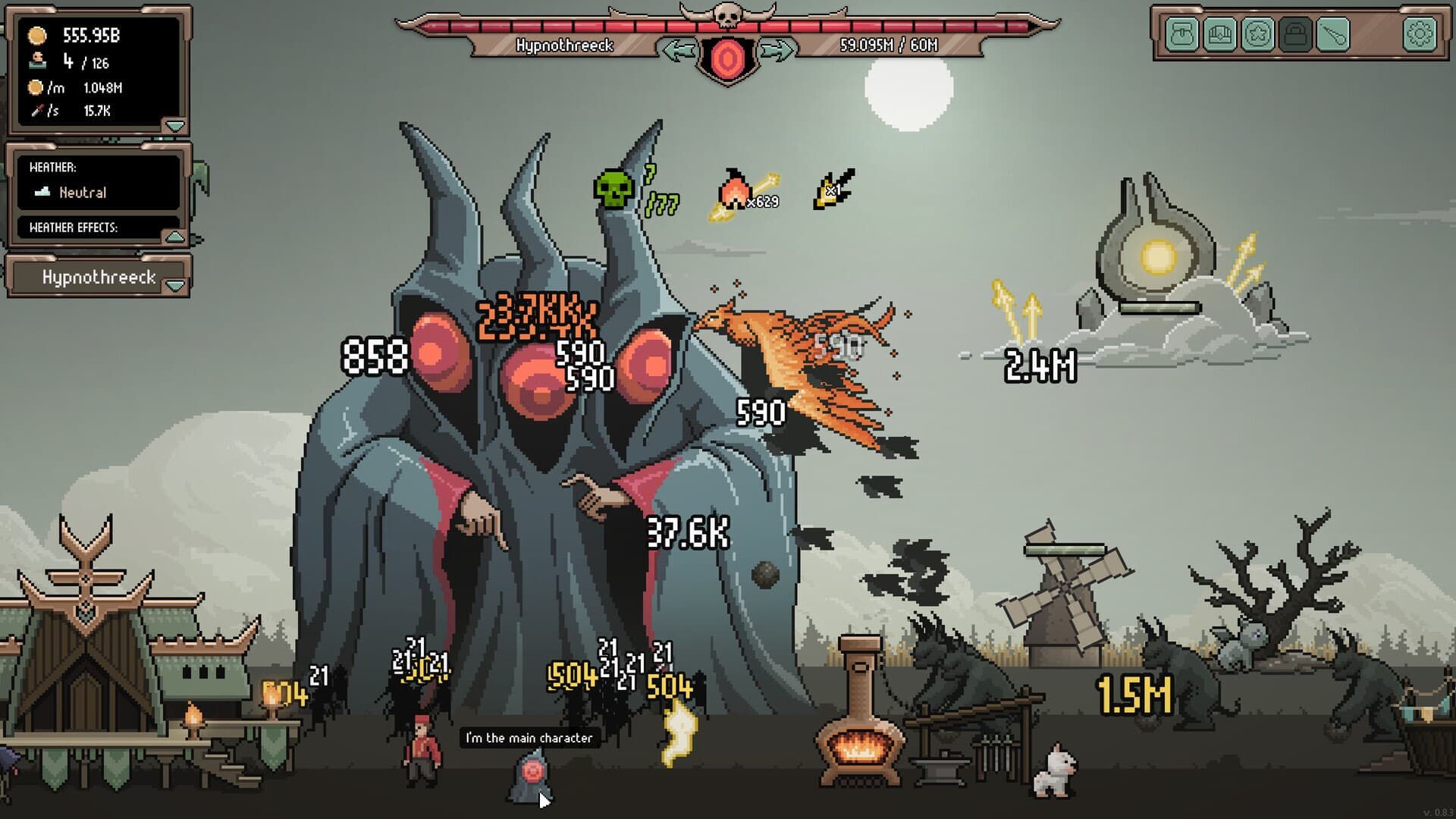The image size is (1456, 819).
Task: Click the locked padlock slot in the toolbar
Action: 1294,34
